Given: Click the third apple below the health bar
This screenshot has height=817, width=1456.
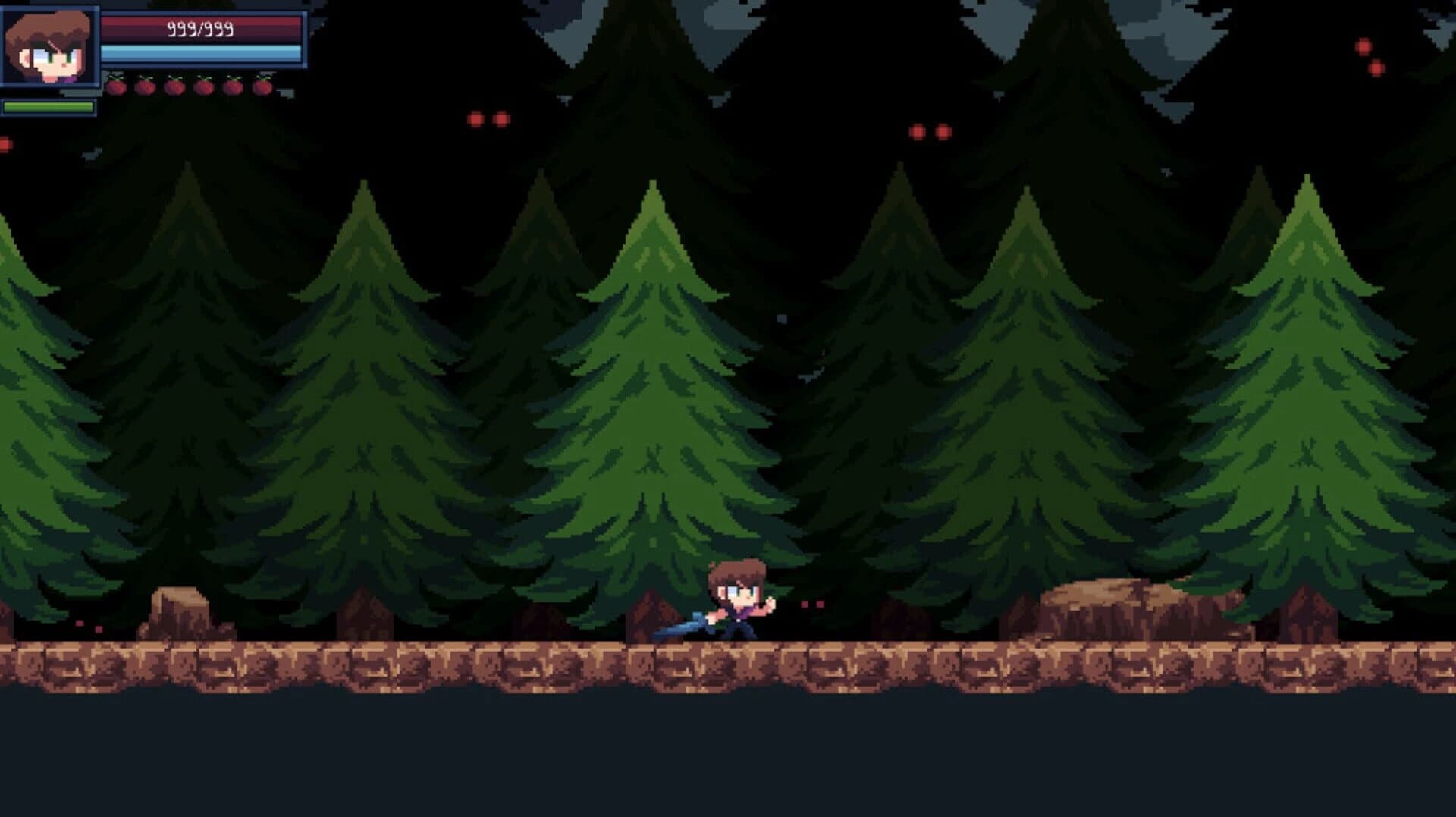Looking at the screenshot, I should click(176, 86).
